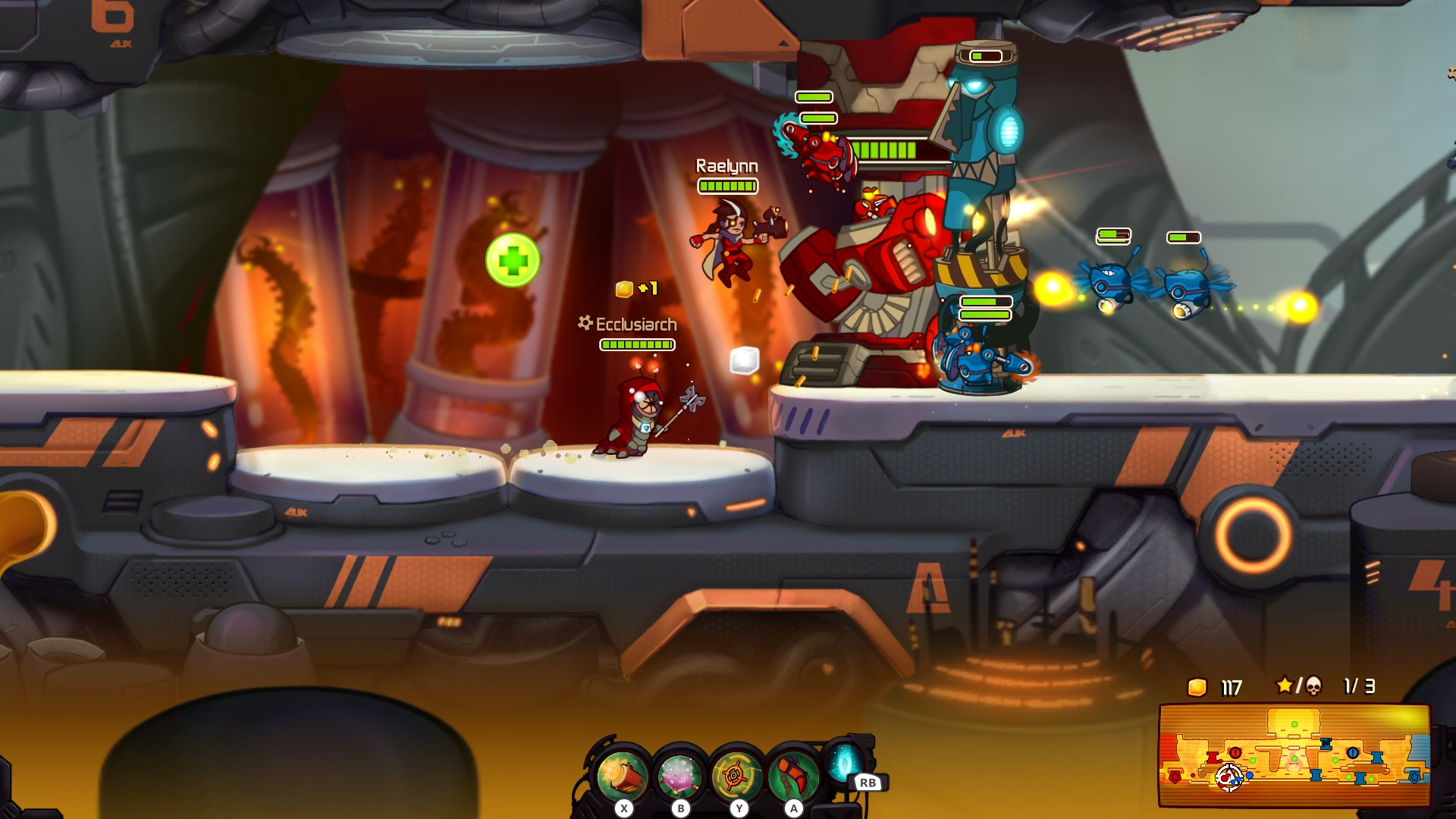Click the red turret marker on the minimap
The height and width of the screenshot is (819, 1456).
[1212, 758]
